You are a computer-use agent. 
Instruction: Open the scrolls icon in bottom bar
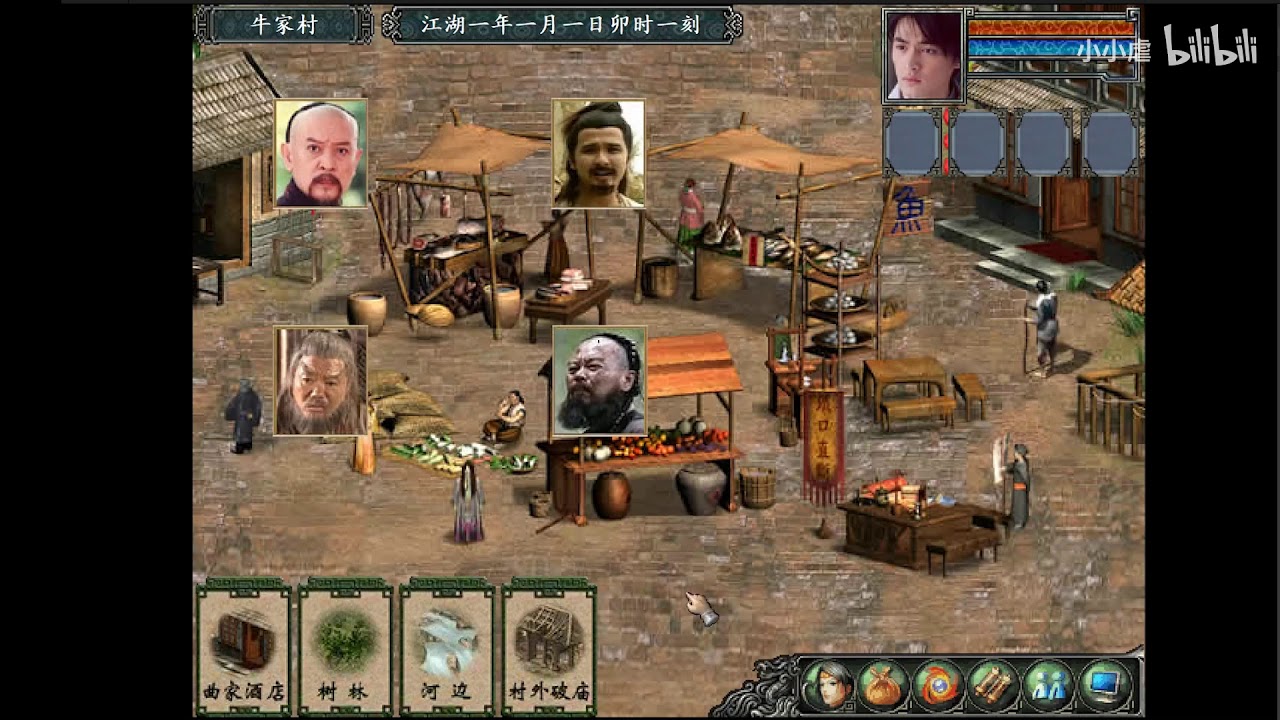click(x=993, y=686)
